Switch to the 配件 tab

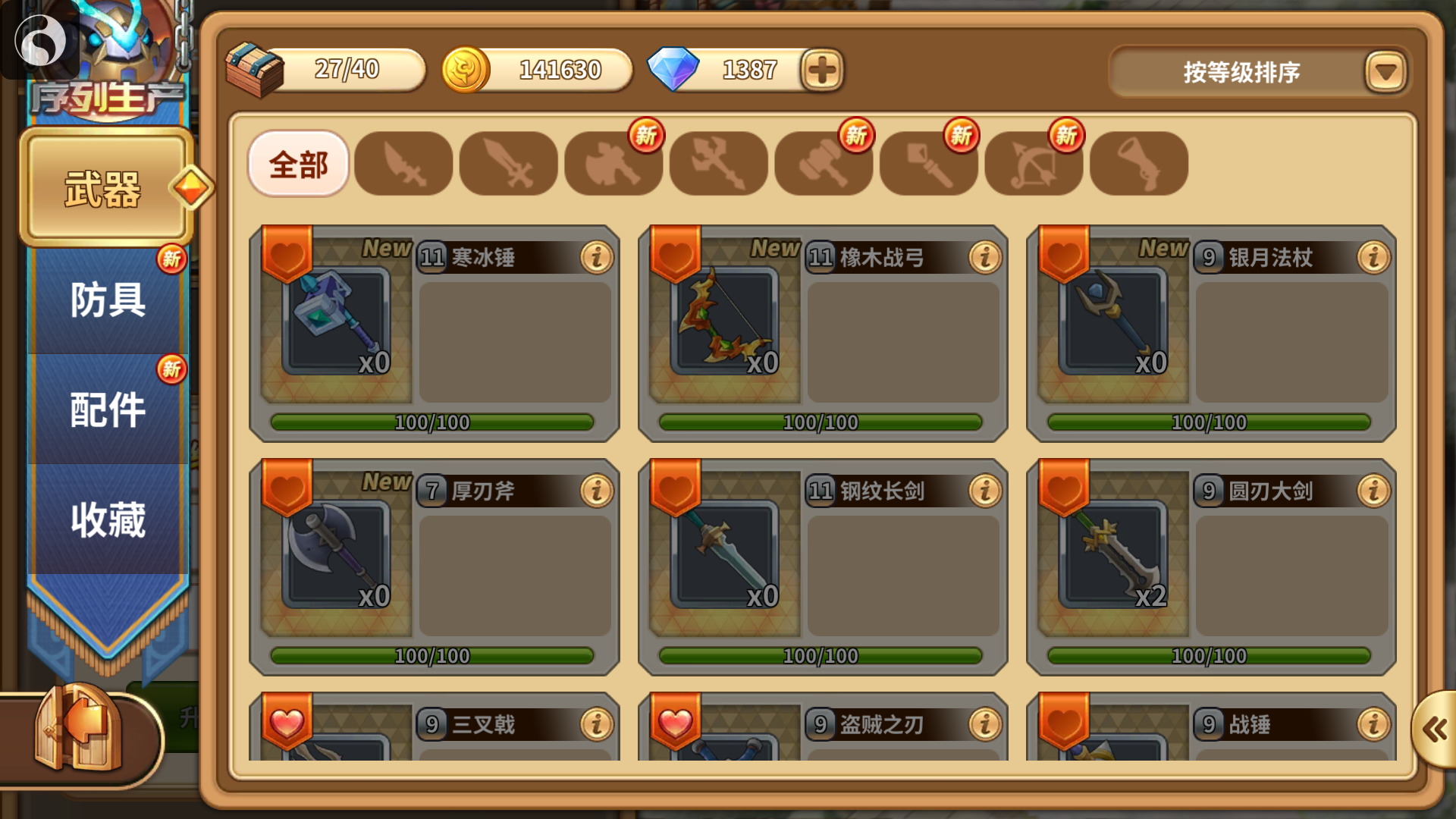(x=106, y=409)
